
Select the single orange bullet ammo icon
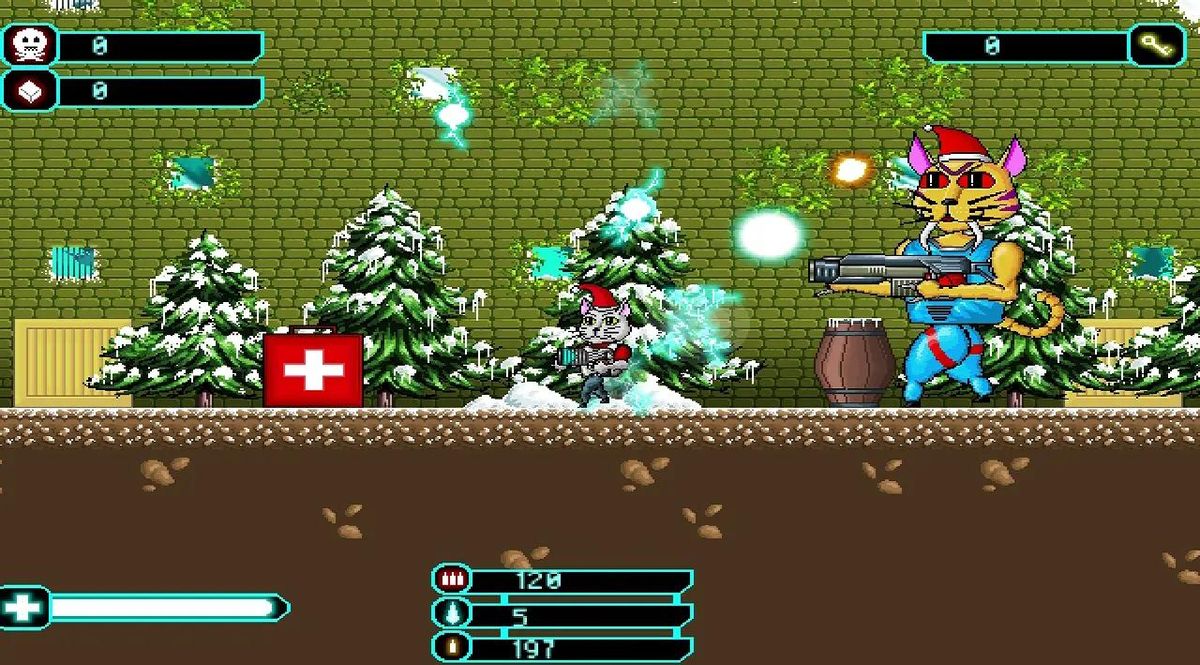click(452, 647)
